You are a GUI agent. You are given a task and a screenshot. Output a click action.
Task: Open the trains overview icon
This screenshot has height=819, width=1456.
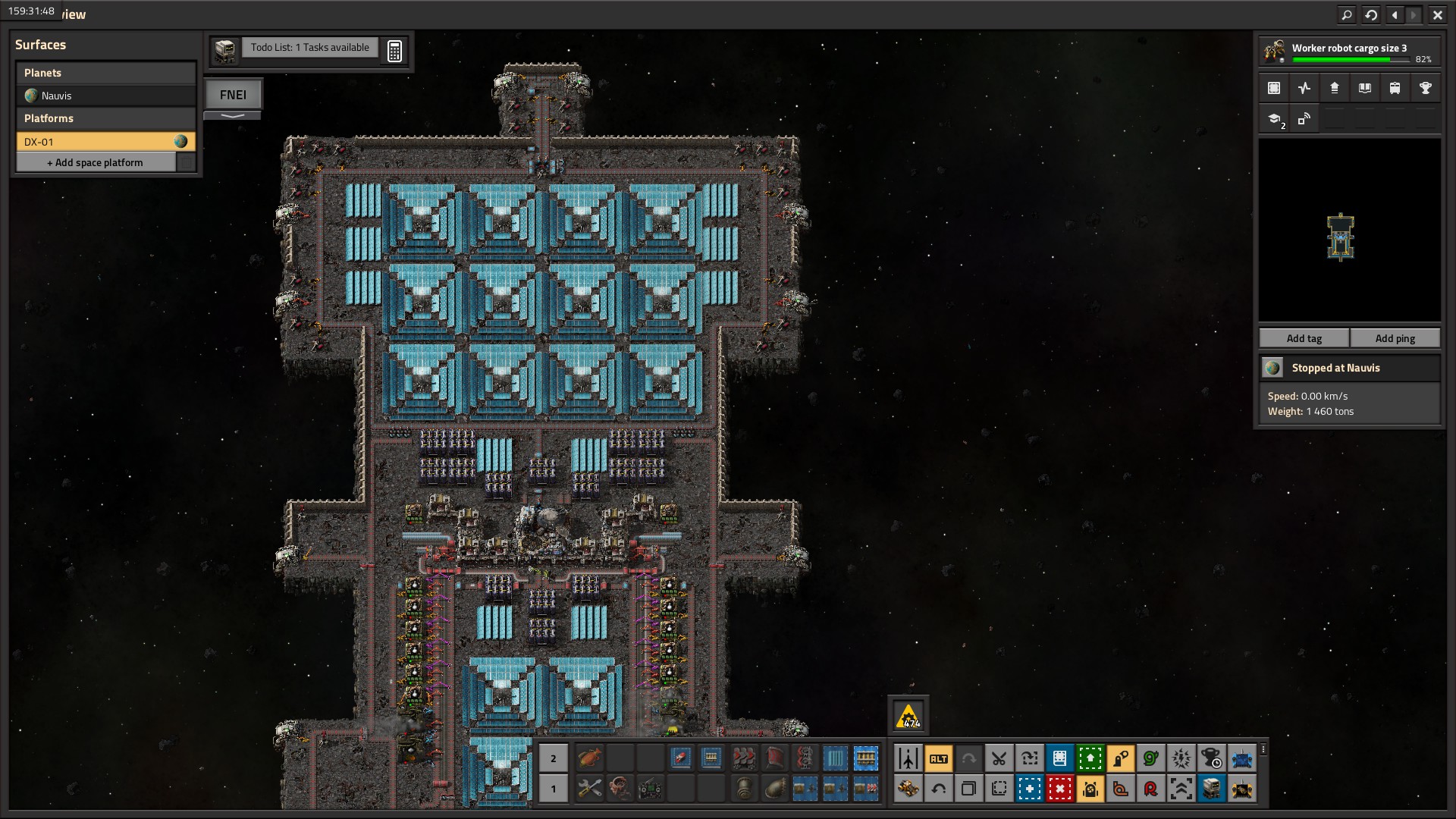coord(1395,88)
